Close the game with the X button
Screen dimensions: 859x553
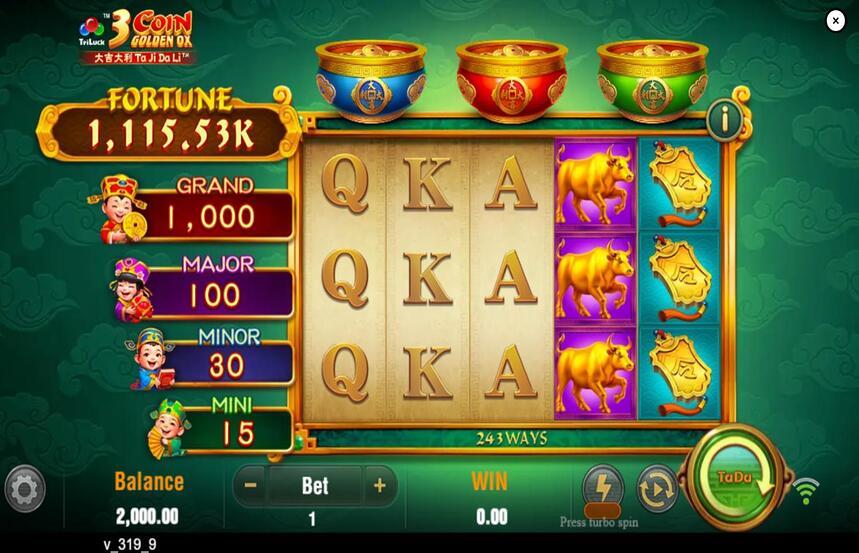click(x=835, y=21)
